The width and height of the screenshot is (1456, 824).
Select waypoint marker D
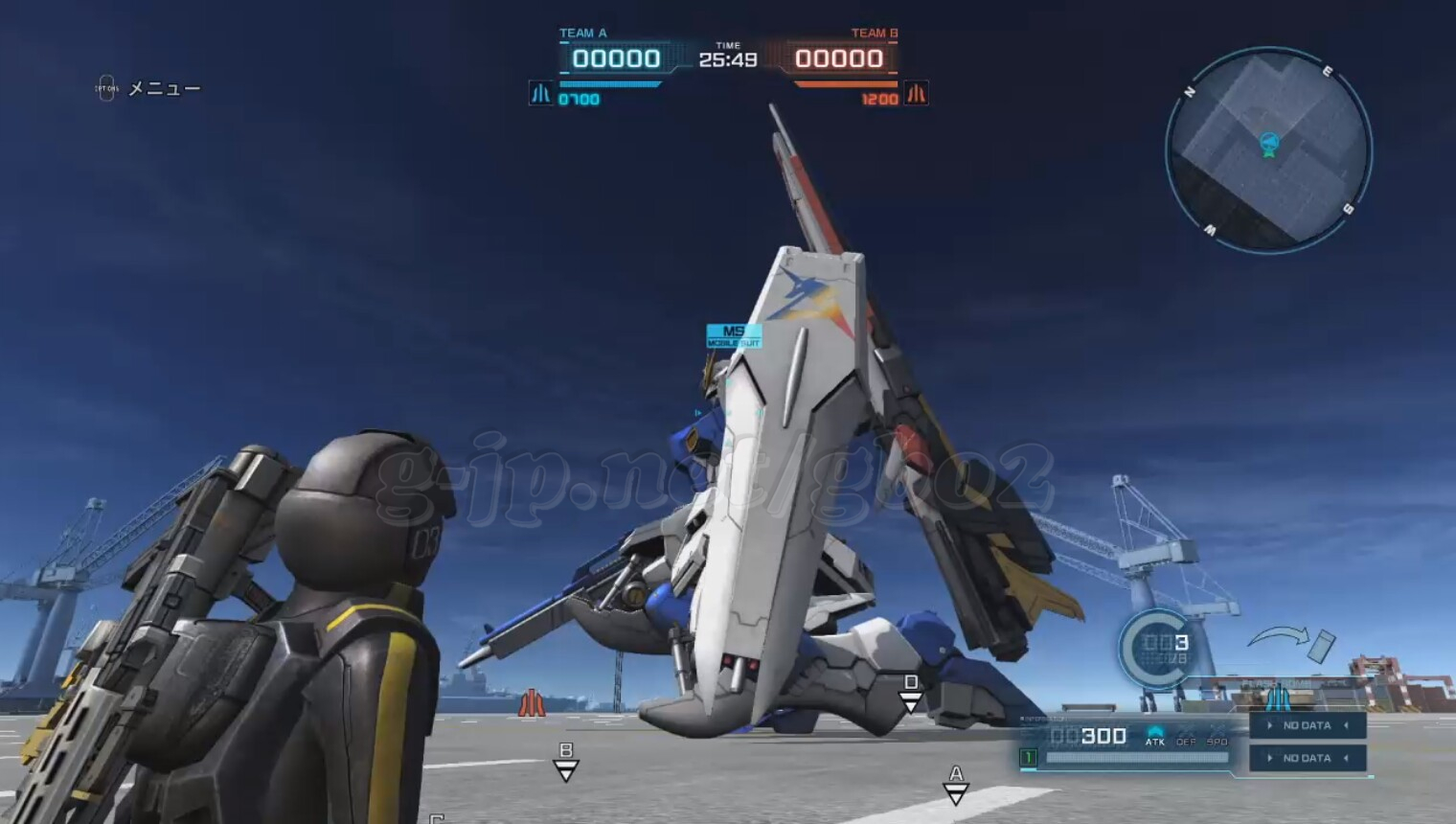[910, 693]
